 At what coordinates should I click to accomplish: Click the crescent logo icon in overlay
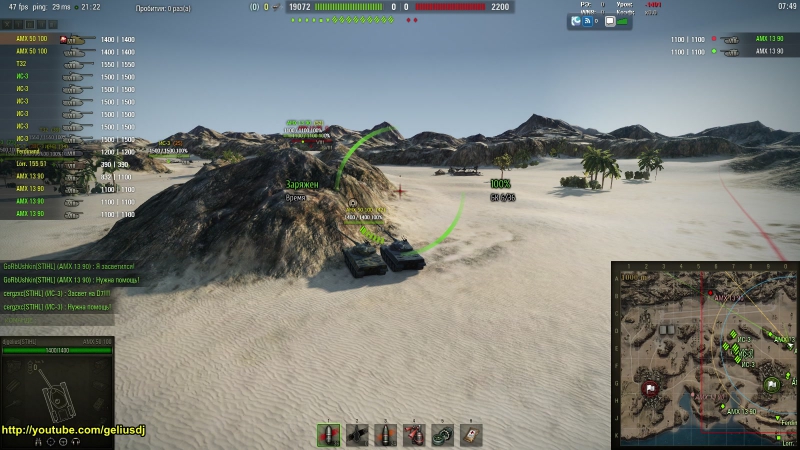(577, 20)
